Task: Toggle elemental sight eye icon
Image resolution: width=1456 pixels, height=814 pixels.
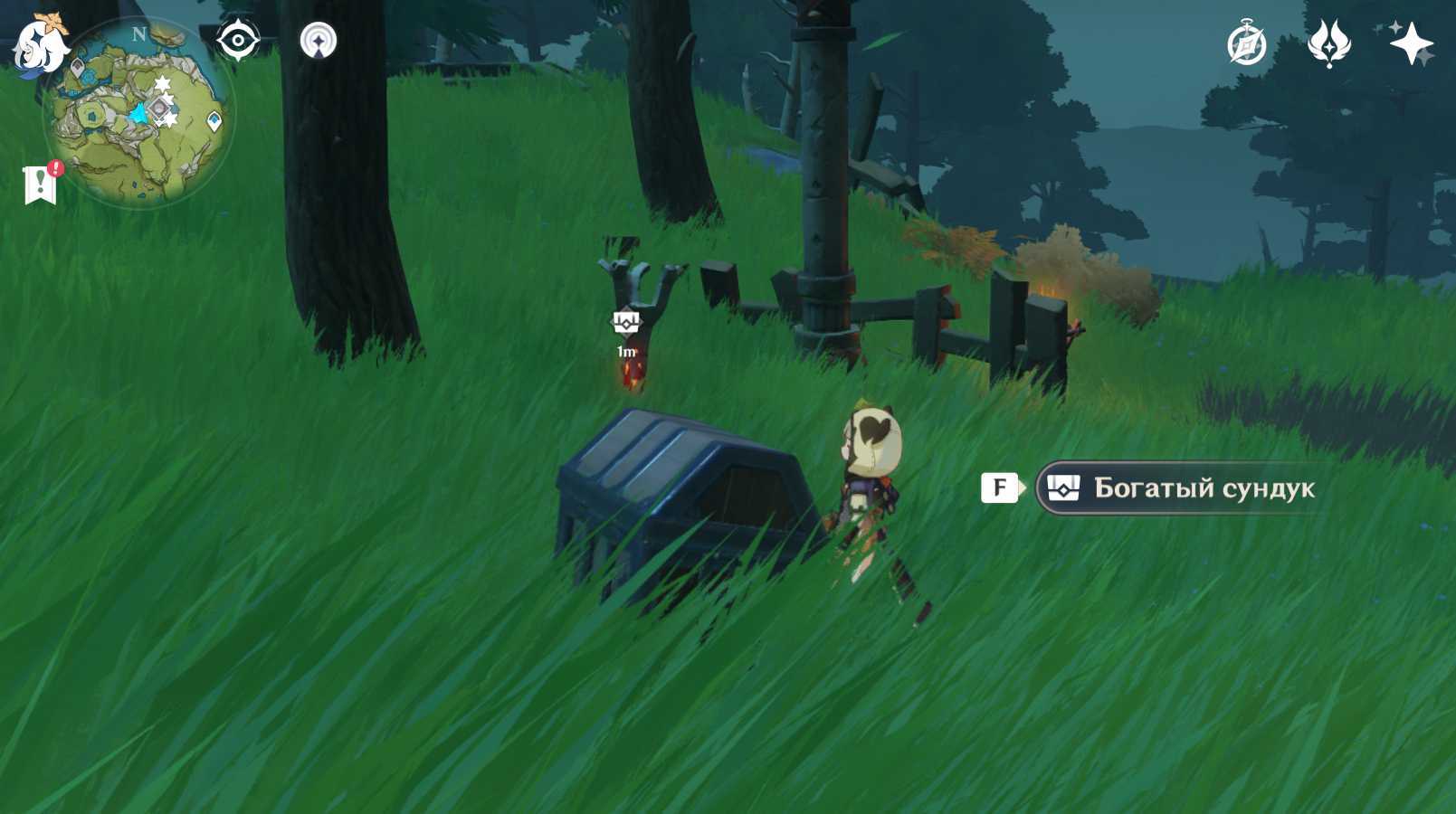Action: 238,41
